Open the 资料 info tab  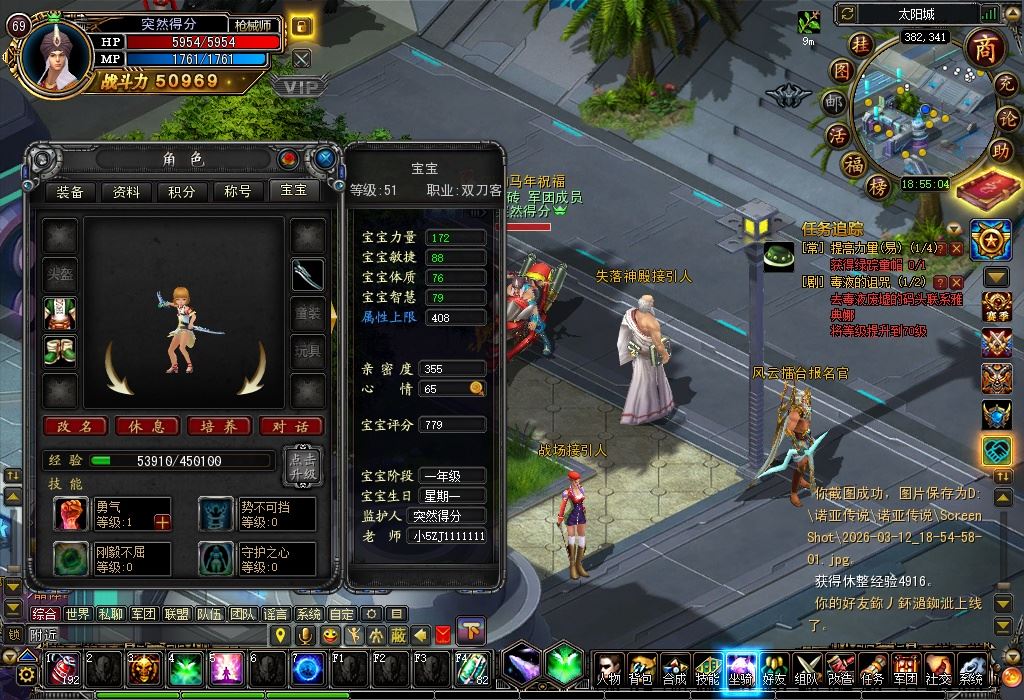(126, 192)
